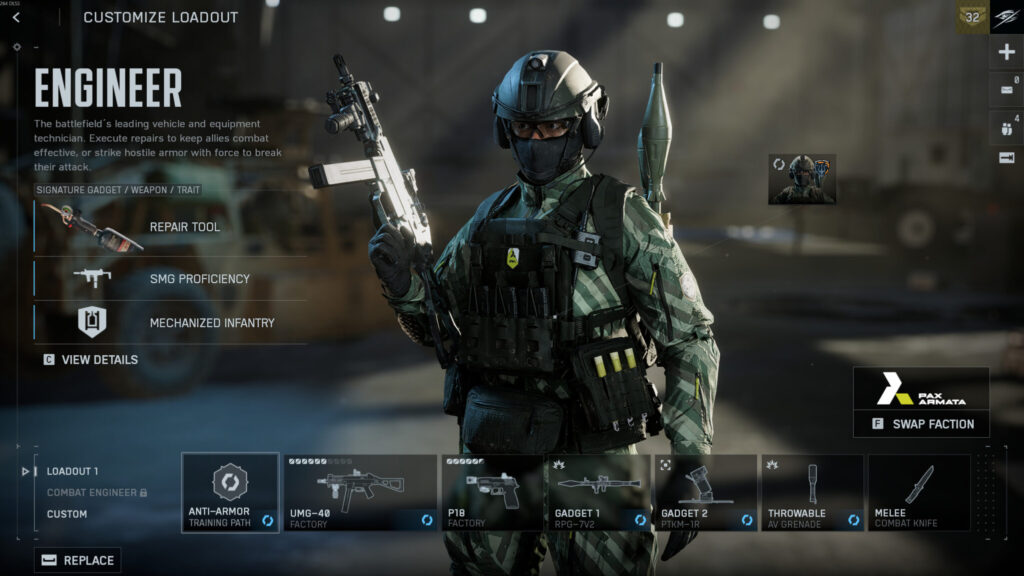Select the SMG Proficiency row
Viewport: 1024px width, 576px height.
[170, 278]
